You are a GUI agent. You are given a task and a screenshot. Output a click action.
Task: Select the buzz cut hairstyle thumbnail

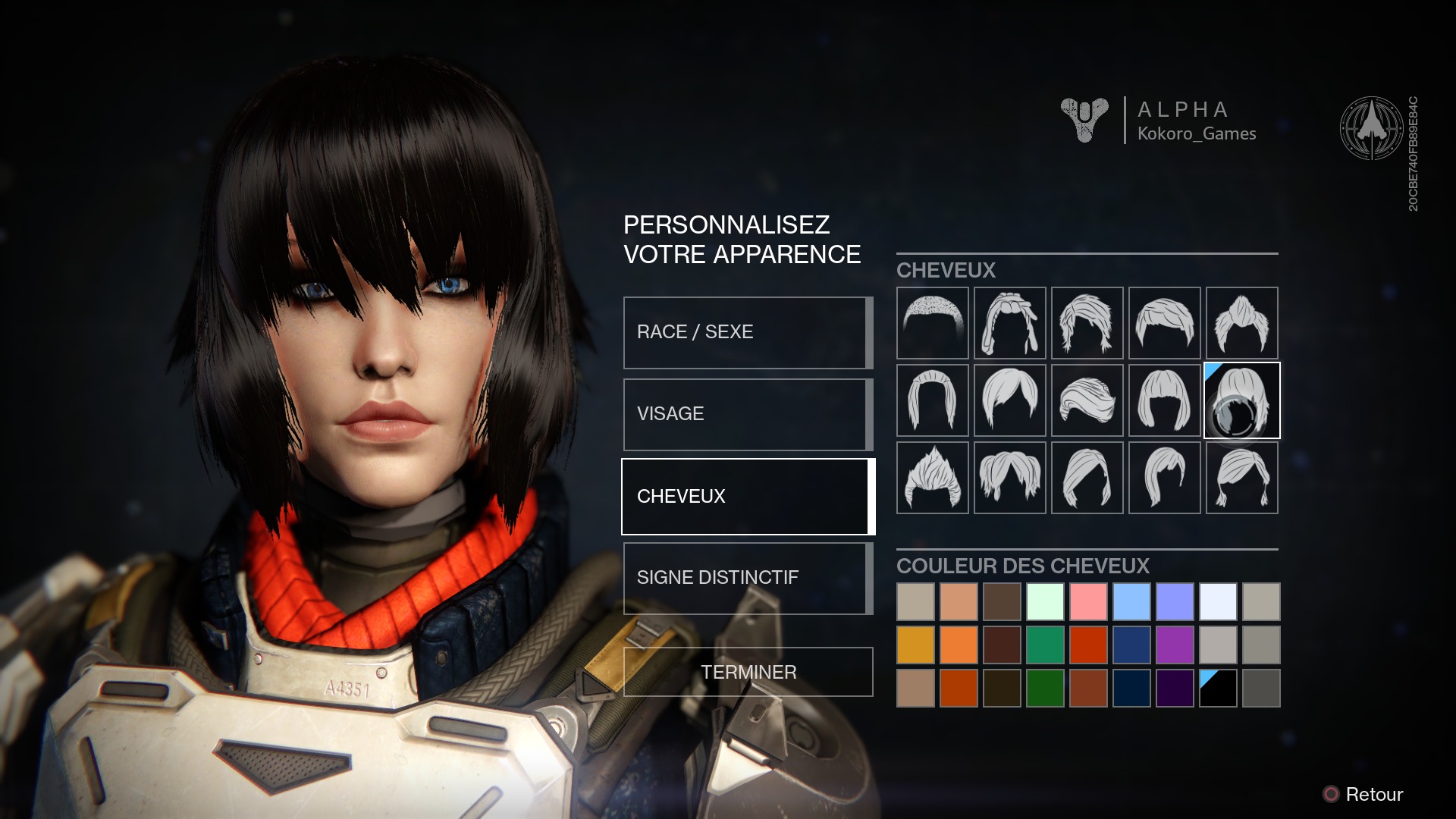[x=932, y=323]
